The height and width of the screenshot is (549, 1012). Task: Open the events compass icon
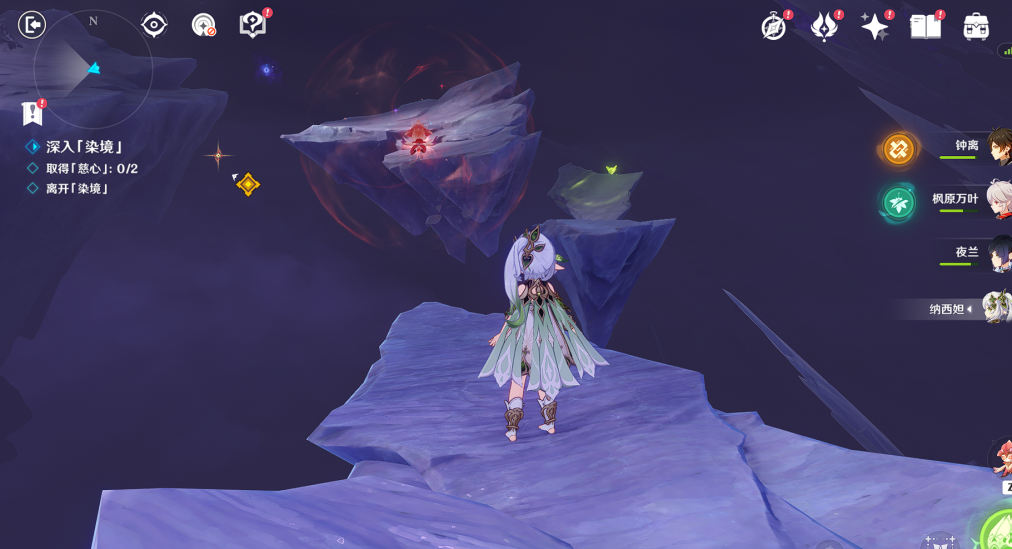773,27
